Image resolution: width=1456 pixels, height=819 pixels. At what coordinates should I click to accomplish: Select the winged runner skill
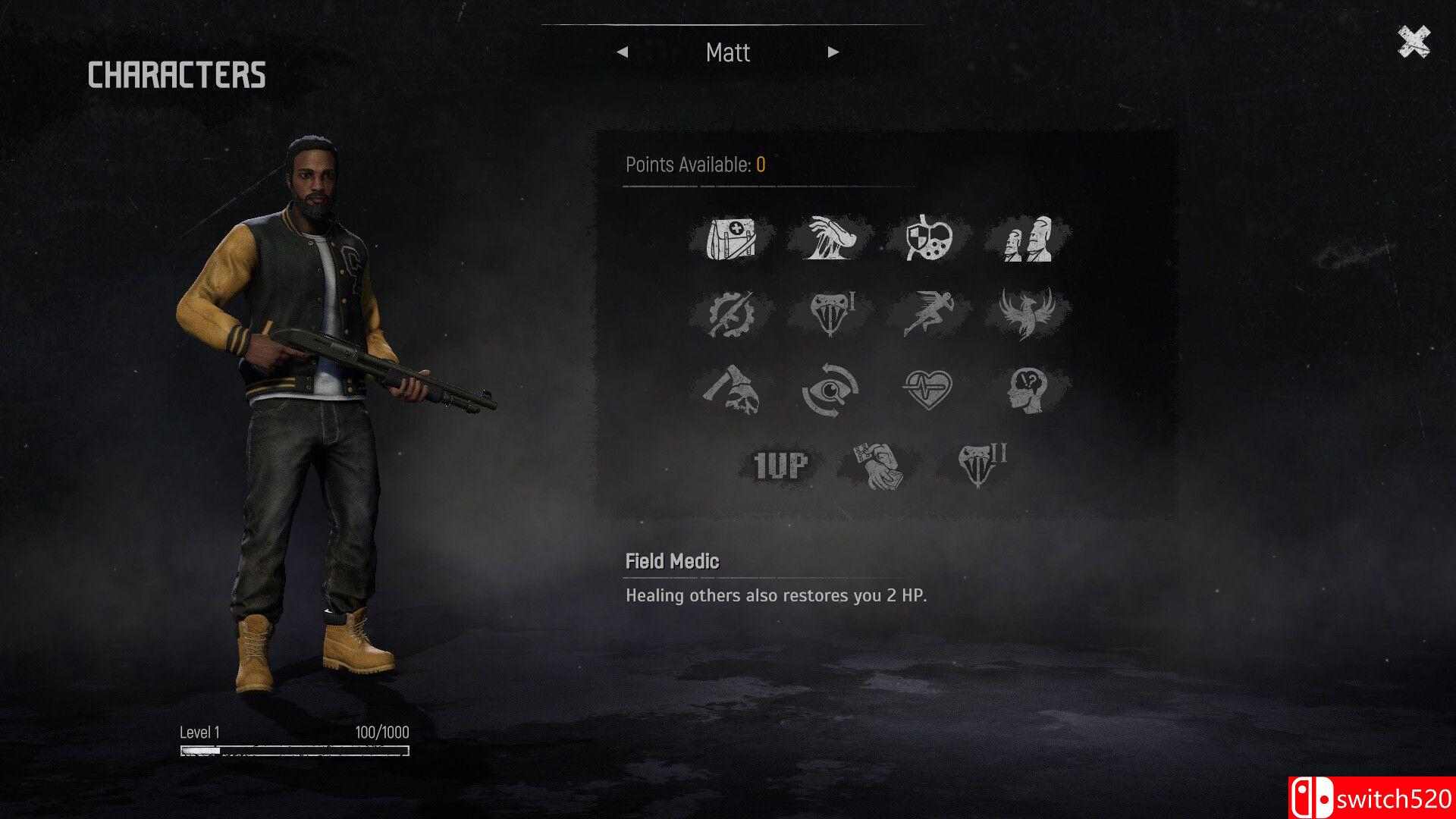click(x=929, y=313)
